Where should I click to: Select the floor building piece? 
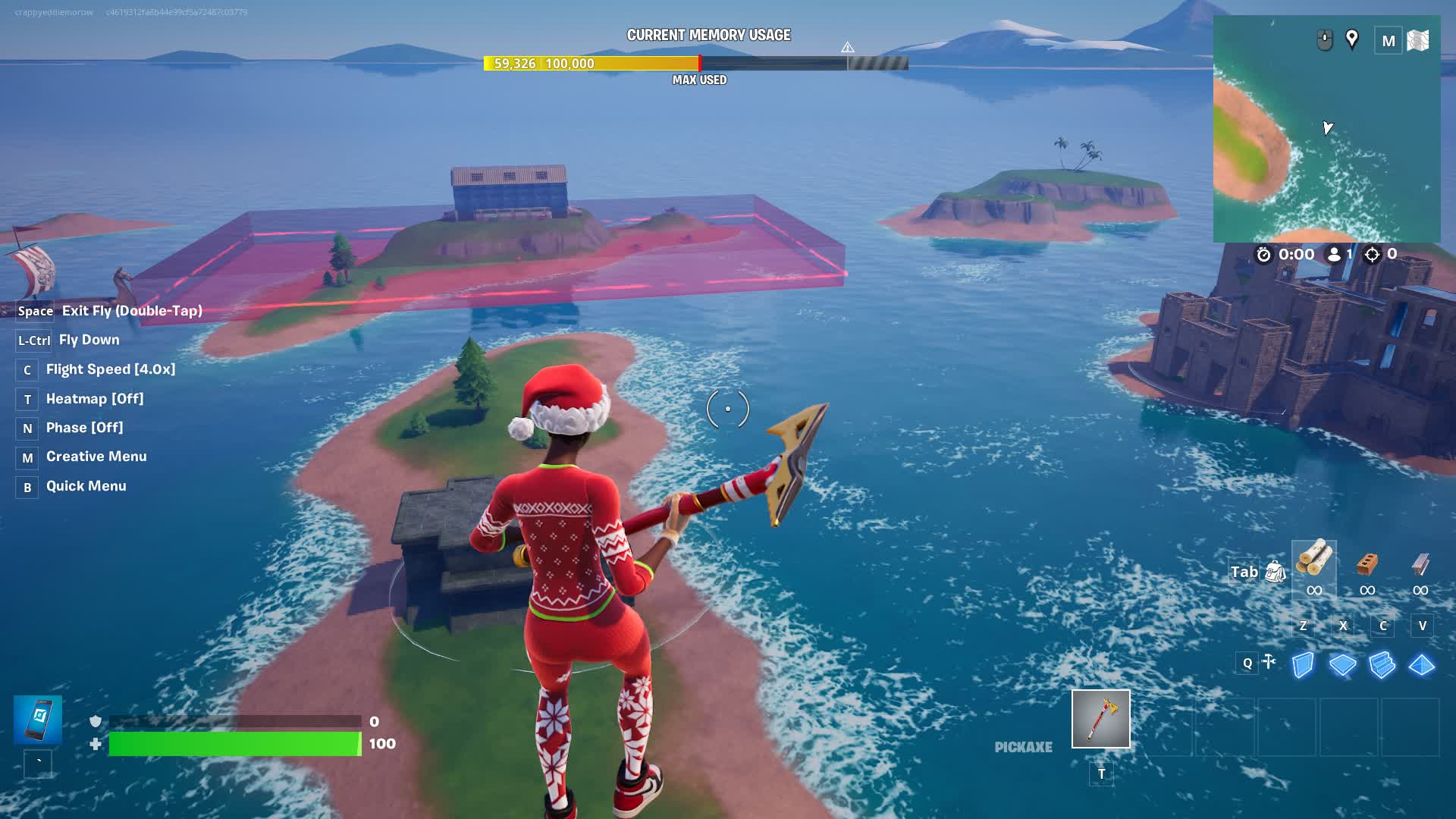pos(1342,665)
